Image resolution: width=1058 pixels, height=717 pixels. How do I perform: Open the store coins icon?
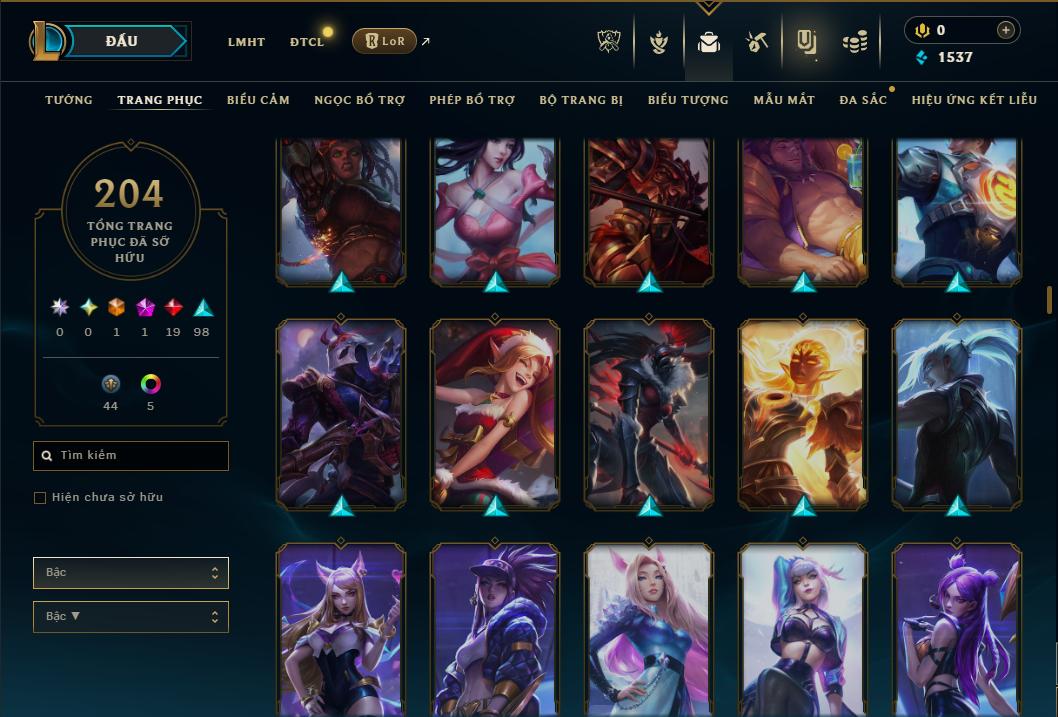854,42
